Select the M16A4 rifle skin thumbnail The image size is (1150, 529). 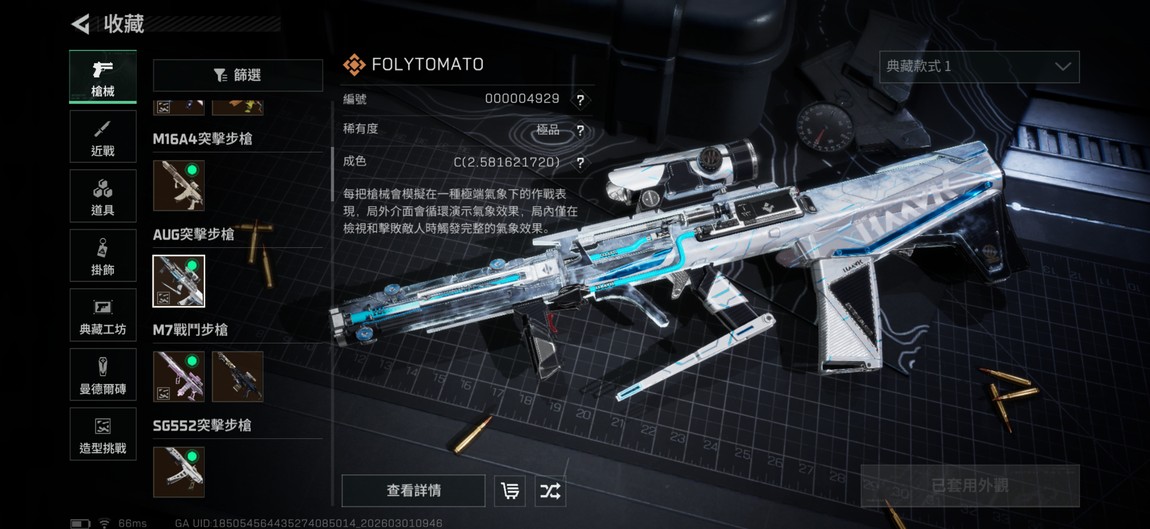[179, 185]
